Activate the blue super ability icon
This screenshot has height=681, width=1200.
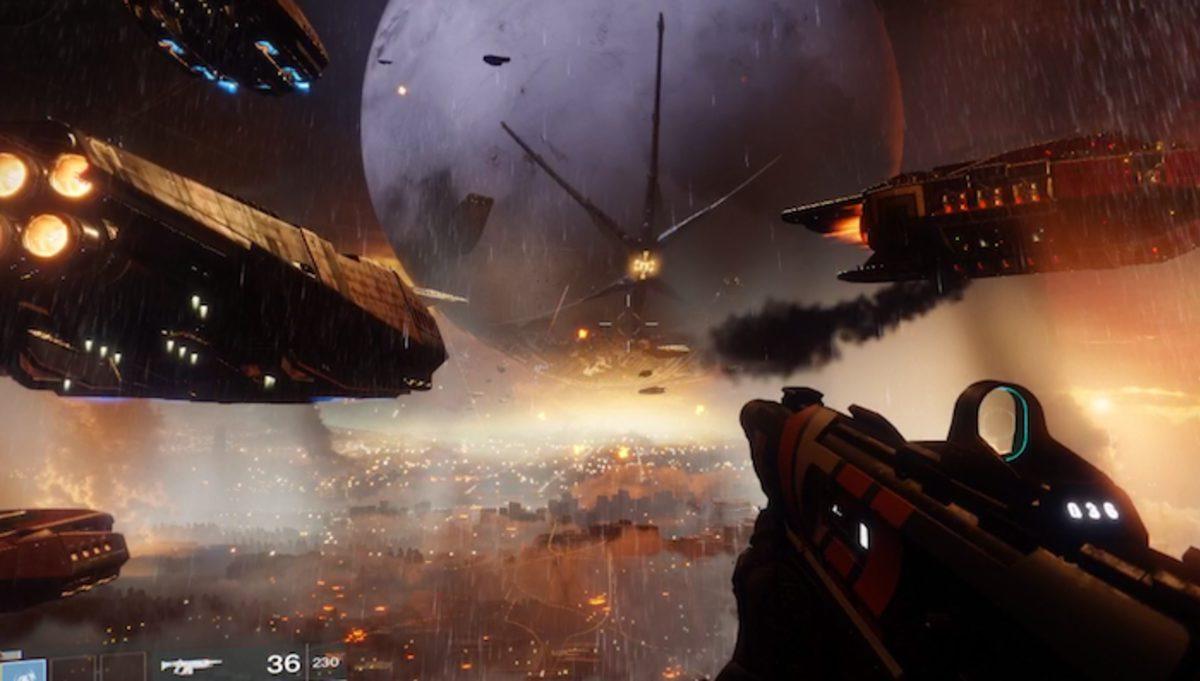click(x=22, y=669)
